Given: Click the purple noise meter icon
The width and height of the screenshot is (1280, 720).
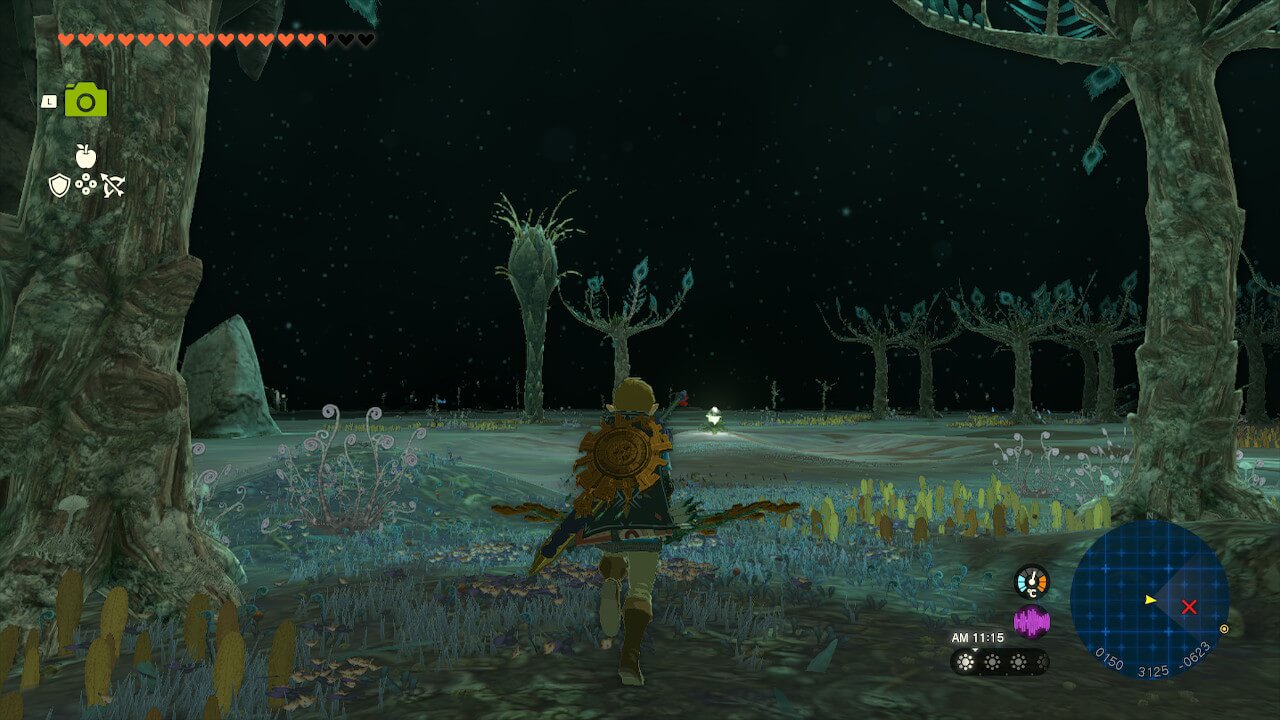Looking at the screenshot, I should click(x=1031, y=622).
